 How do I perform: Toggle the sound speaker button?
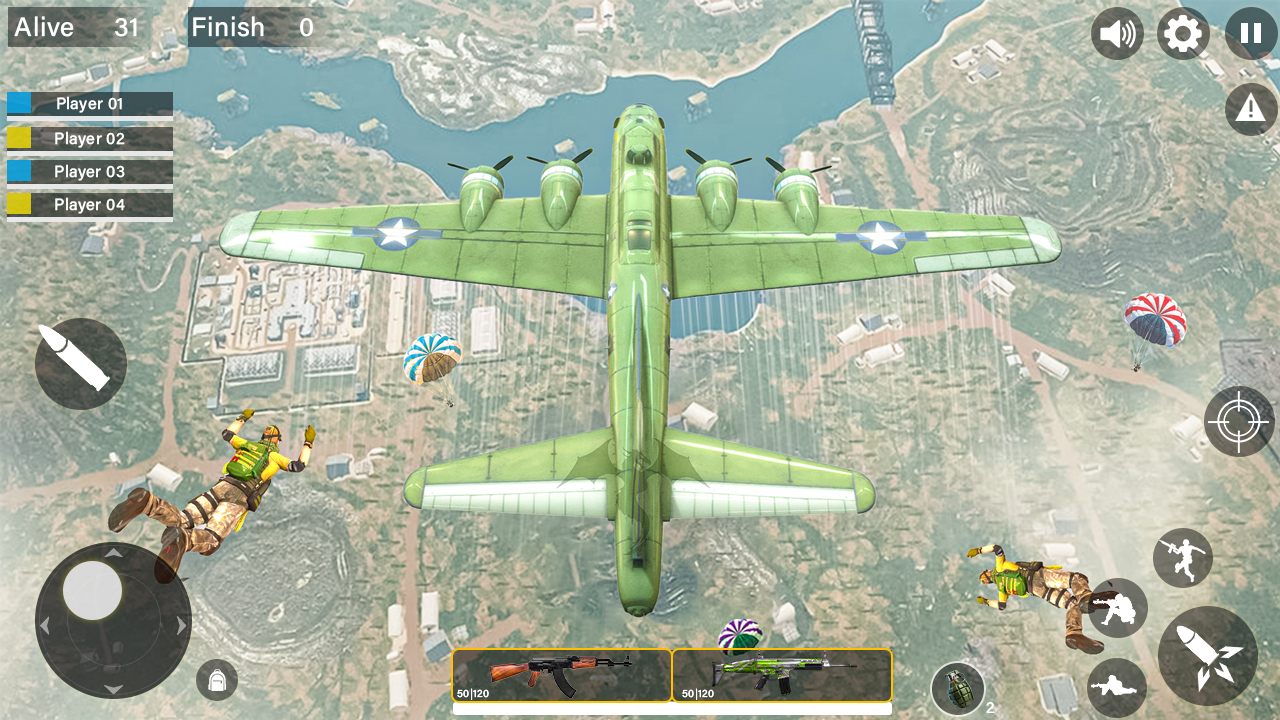point(1117,34)
